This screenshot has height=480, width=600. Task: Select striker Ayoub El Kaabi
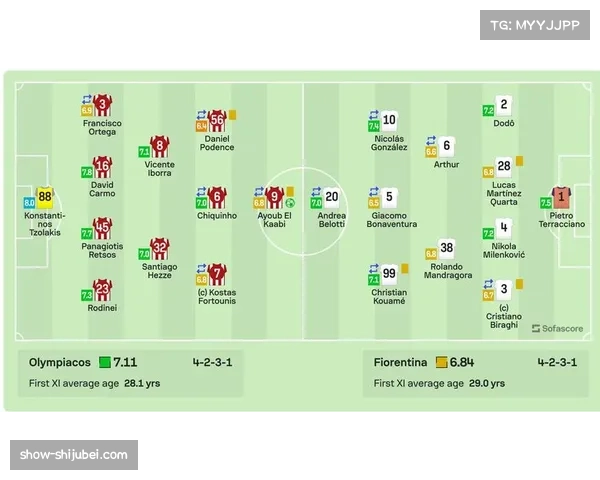(275, 198)
